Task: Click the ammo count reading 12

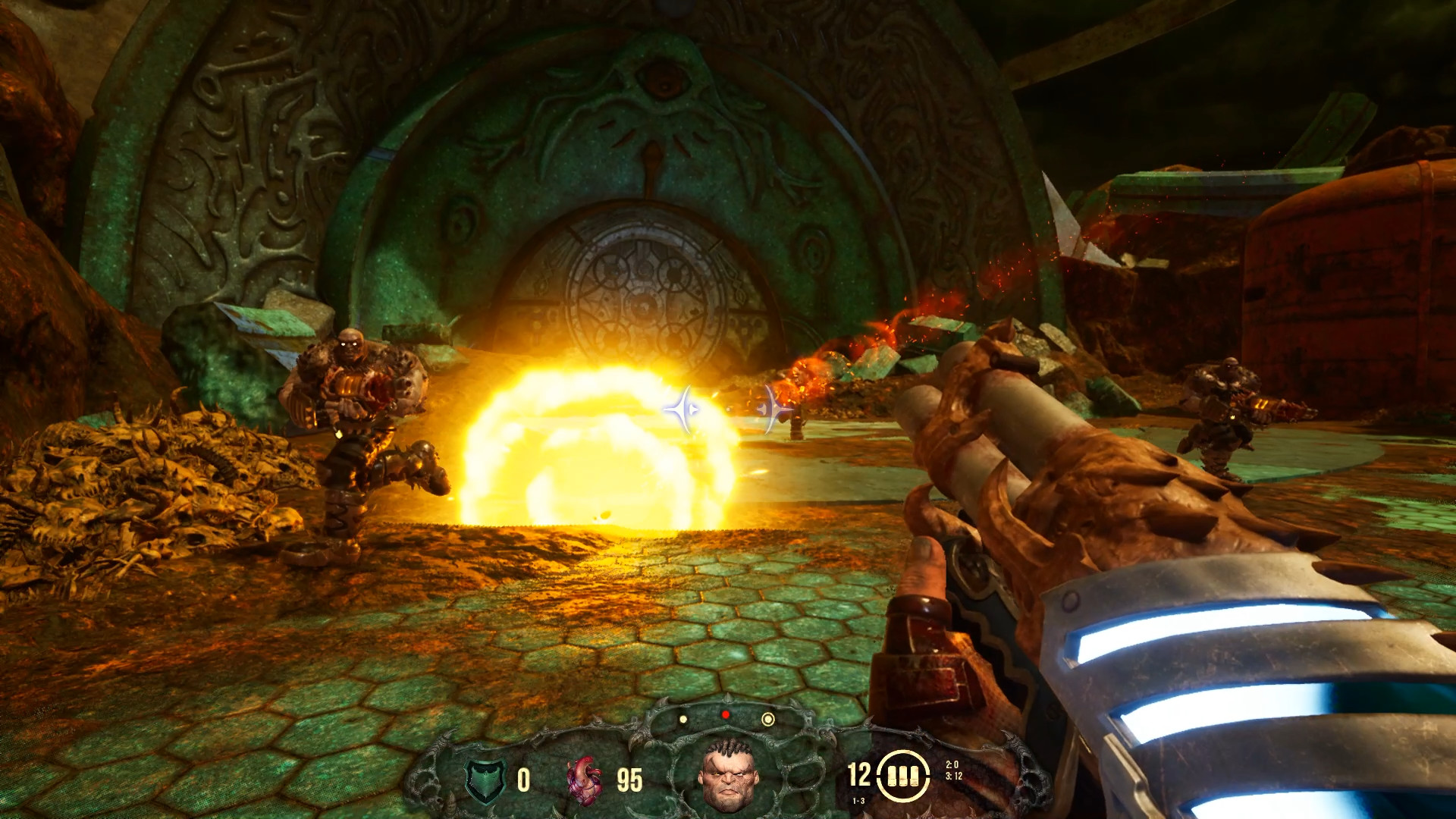Action: click(858, 775)
